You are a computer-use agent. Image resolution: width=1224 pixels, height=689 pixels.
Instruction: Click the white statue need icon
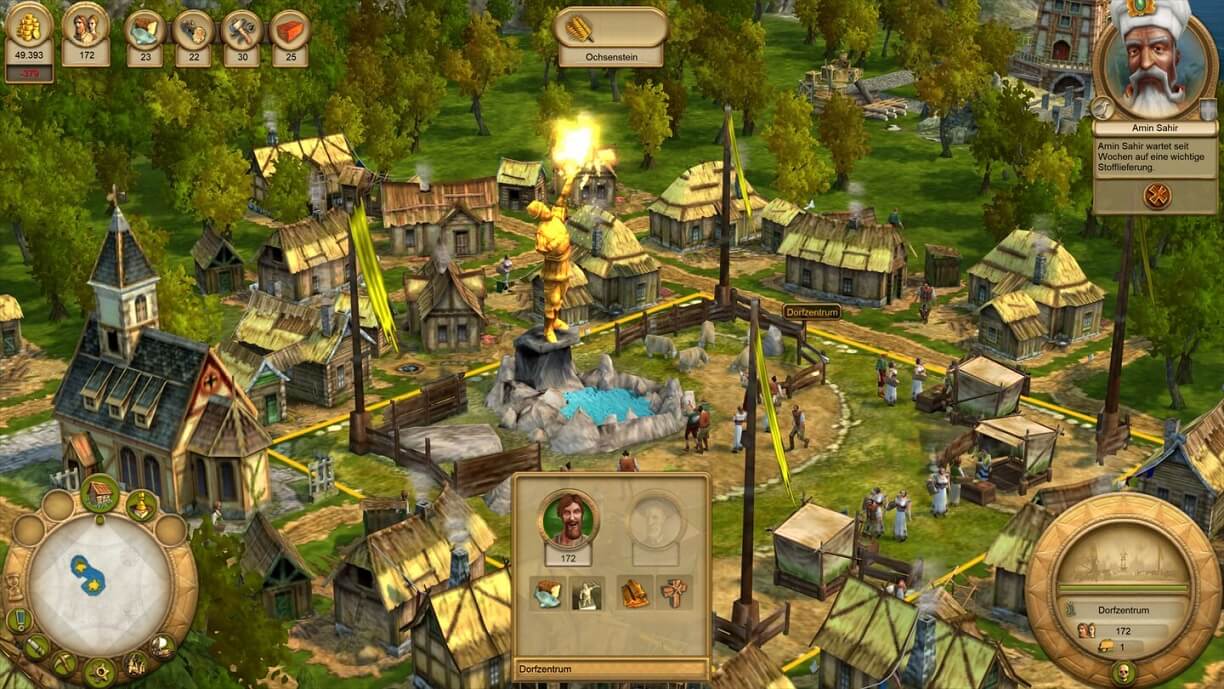coord(584,594)
